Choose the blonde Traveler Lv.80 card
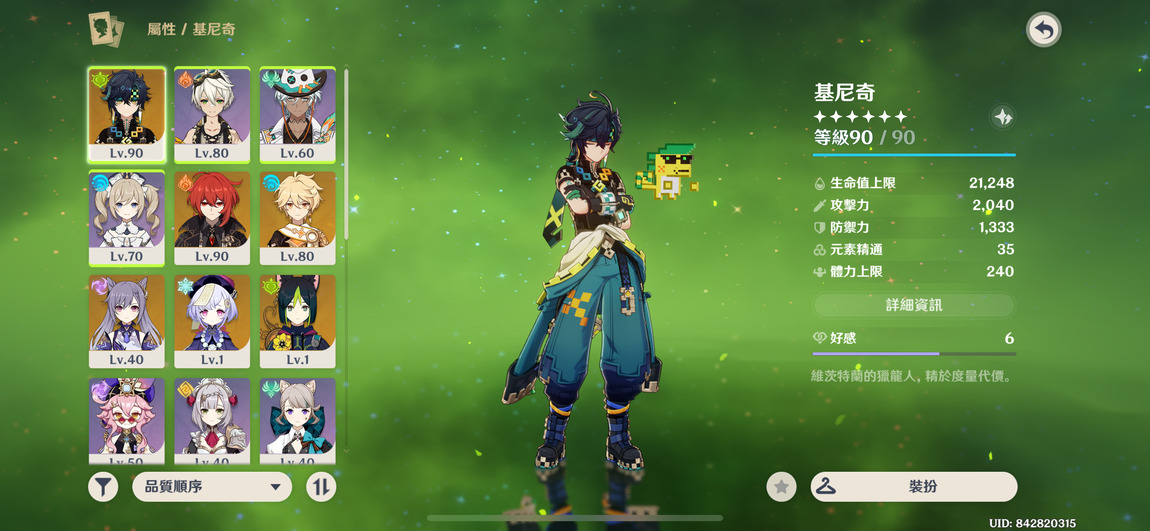The height and width of the screenshot is (531, 1150). point(297,216)
